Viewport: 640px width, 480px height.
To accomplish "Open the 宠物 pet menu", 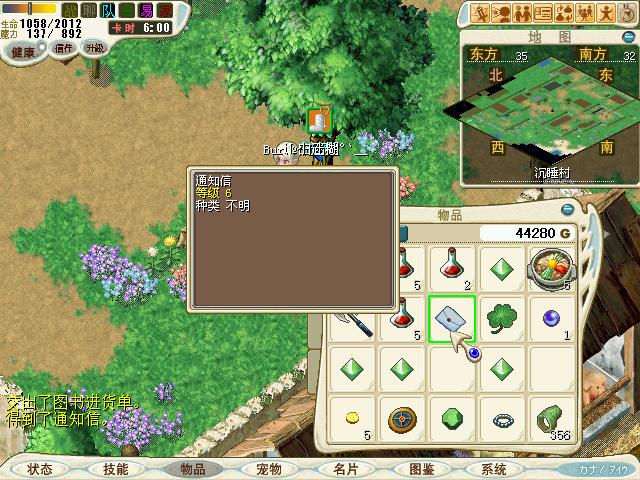I will pos(268,468).
